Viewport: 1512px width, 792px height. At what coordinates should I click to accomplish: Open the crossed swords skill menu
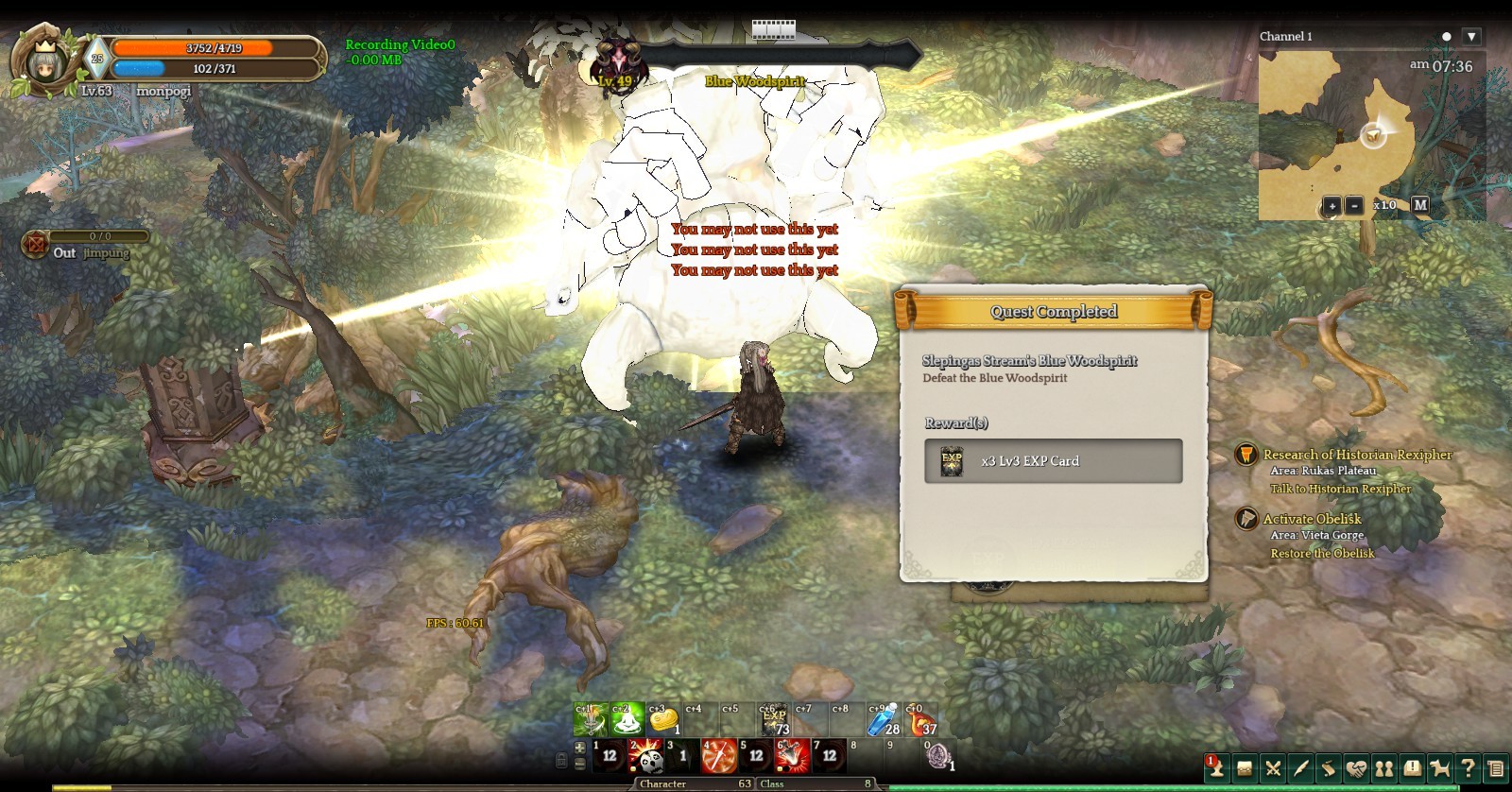tap(1273, 768)
